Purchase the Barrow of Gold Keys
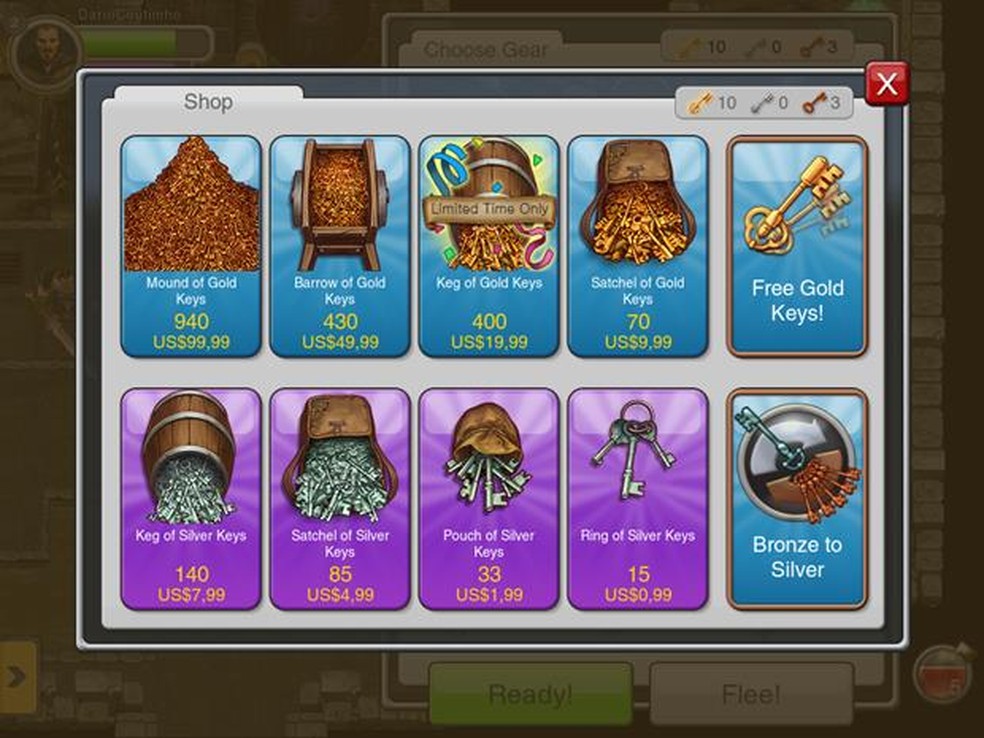The image size is (984, 738). point(339,246)
